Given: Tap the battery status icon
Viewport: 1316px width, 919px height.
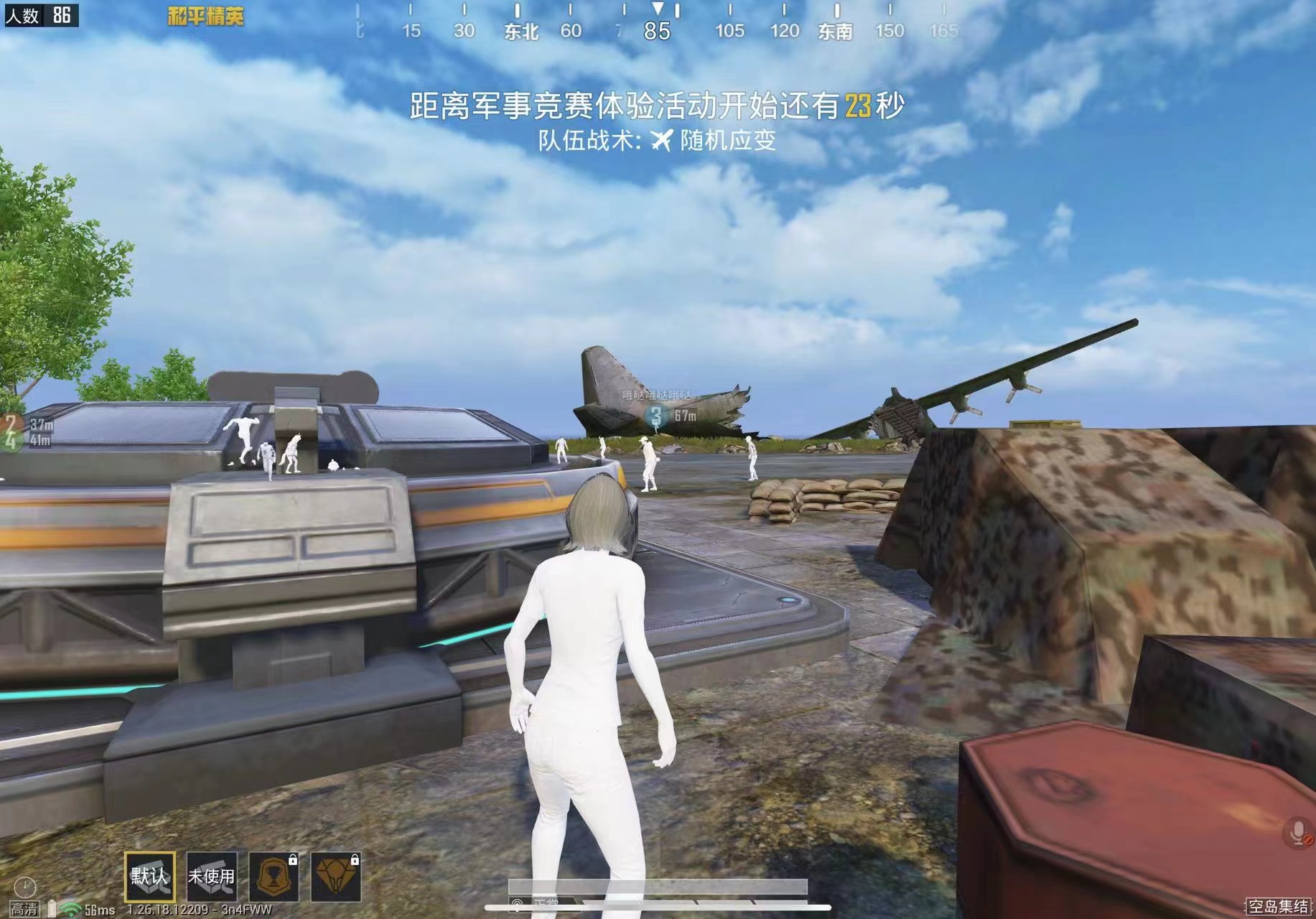Looking at the screenshot, I should pyautogui.click(x=52, y=909).
